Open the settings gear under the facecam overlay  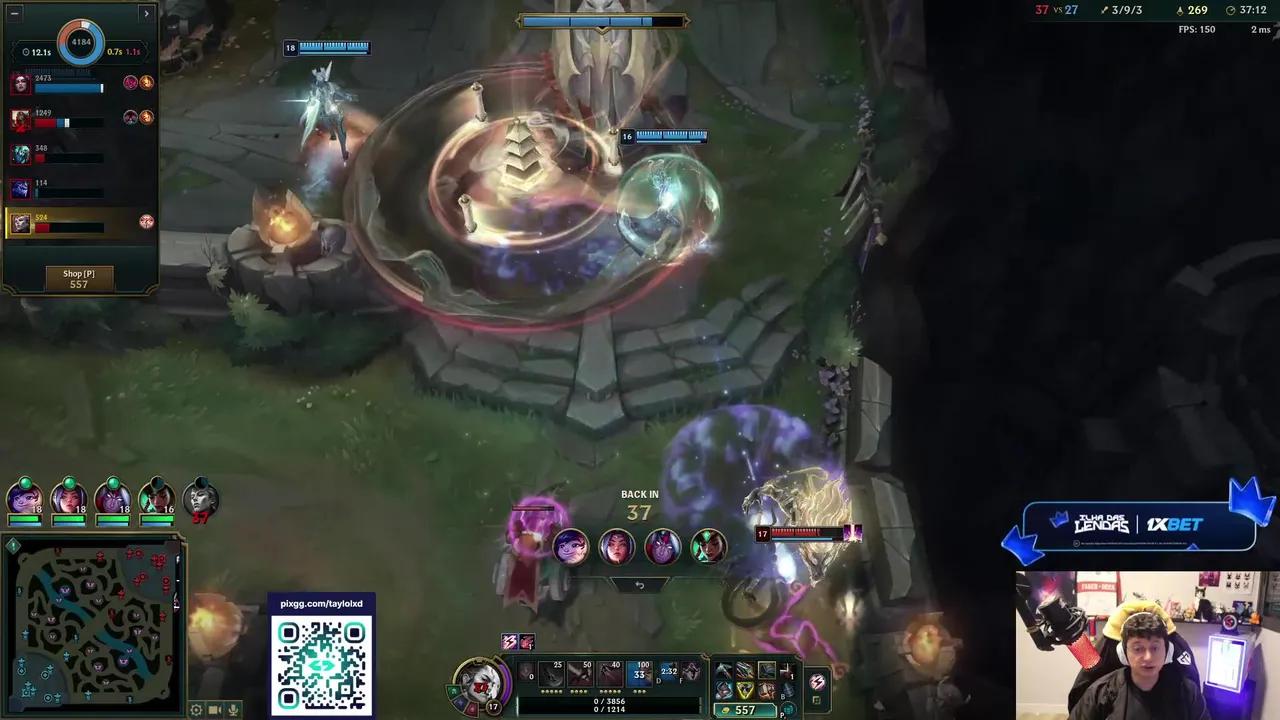(x=196, y=710)
